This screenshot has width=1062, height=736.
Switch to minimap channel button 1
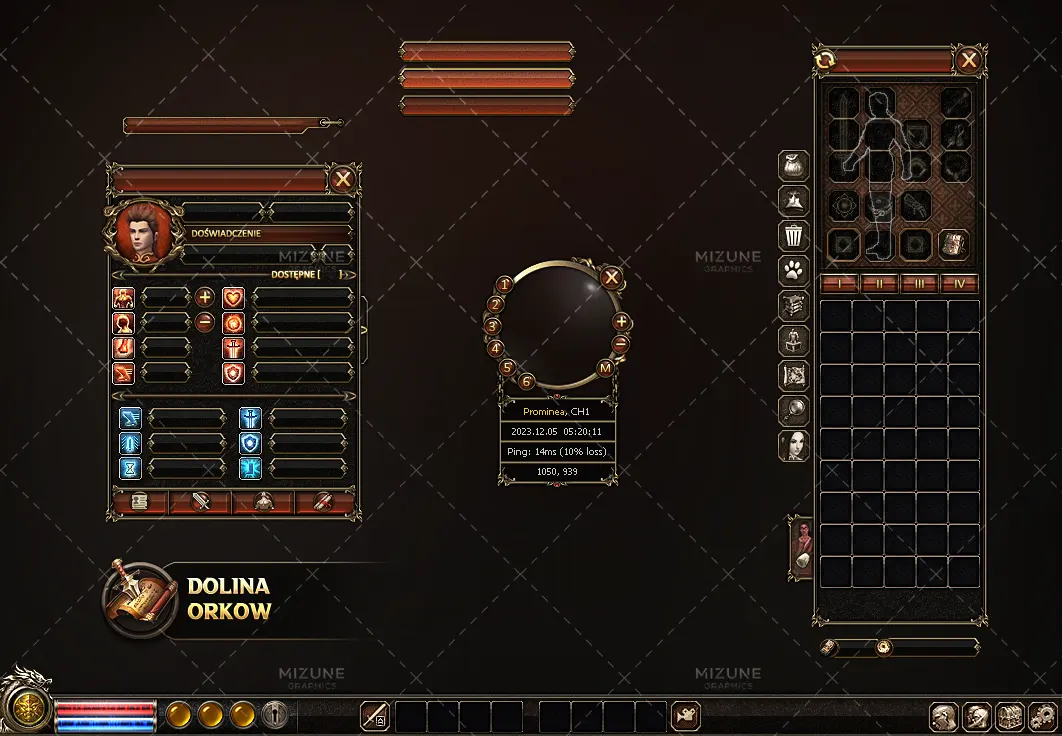(505, 285)
